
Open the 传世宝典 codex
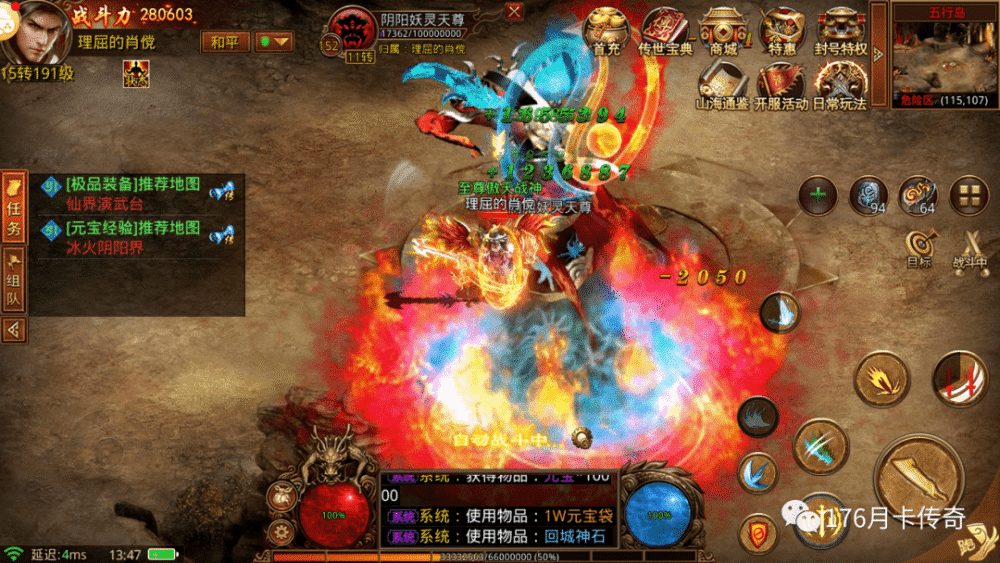point(665,31)
